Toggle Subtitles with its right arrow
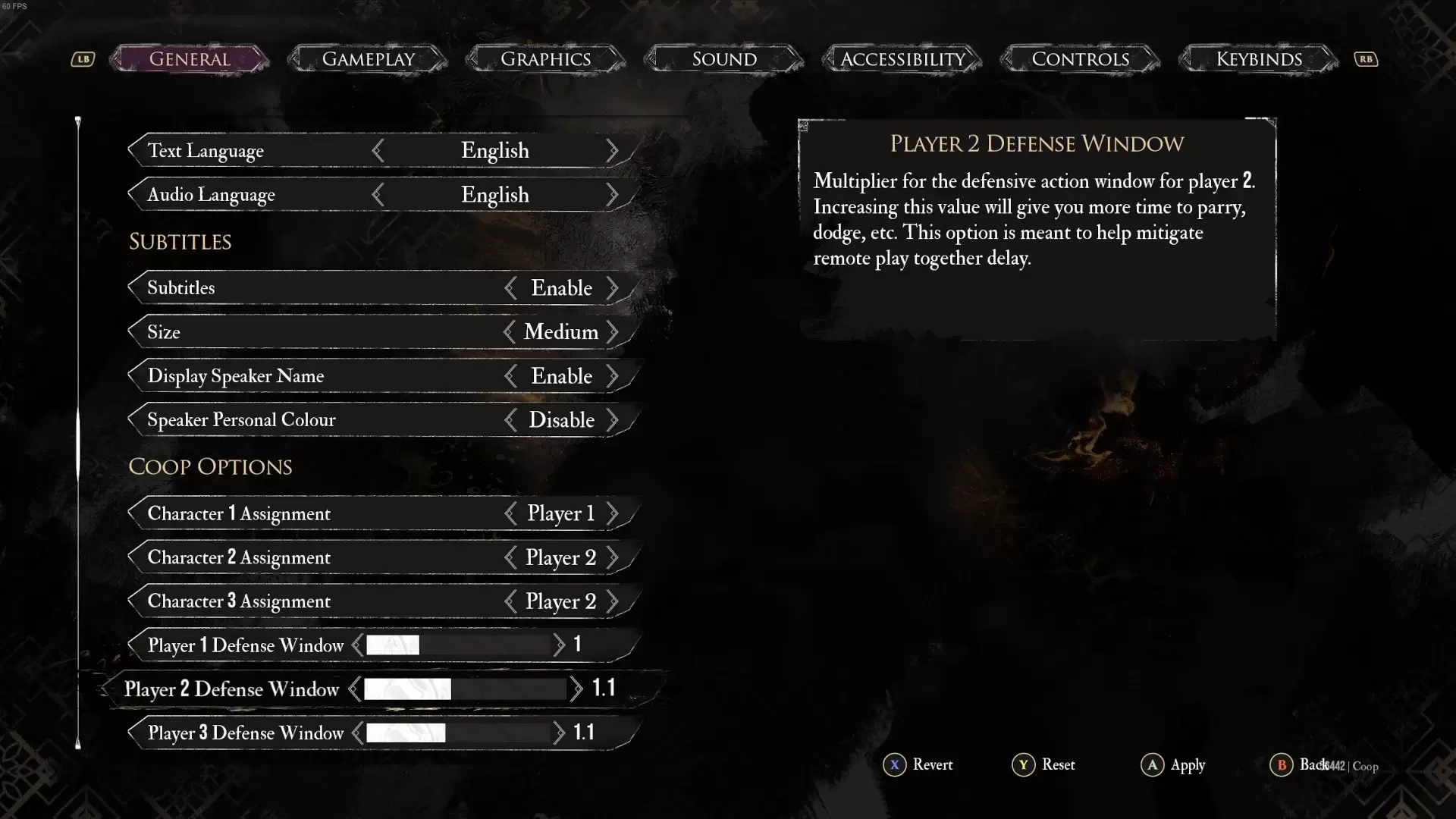1456x819 pixels. pyautogui.click(x=612, y=288)
